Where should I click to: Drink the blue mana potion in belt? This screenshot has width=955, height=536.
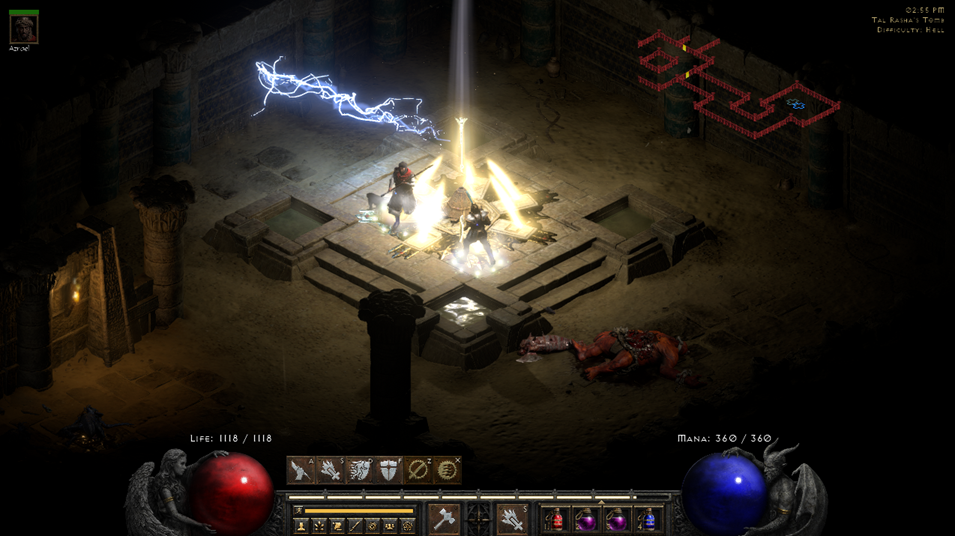tap(647, 520)
